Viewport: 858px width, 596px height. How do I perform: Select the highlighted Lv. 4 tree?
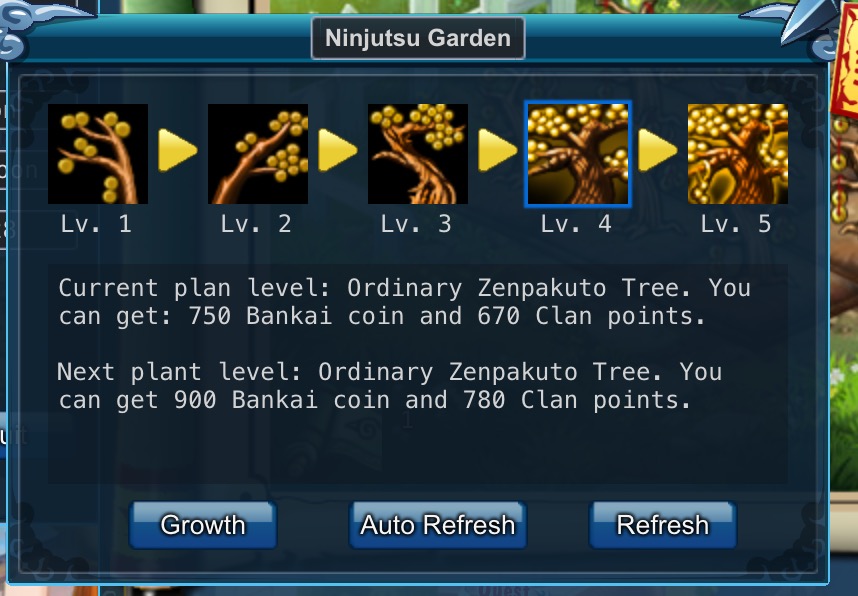click(x=578, y=154)
